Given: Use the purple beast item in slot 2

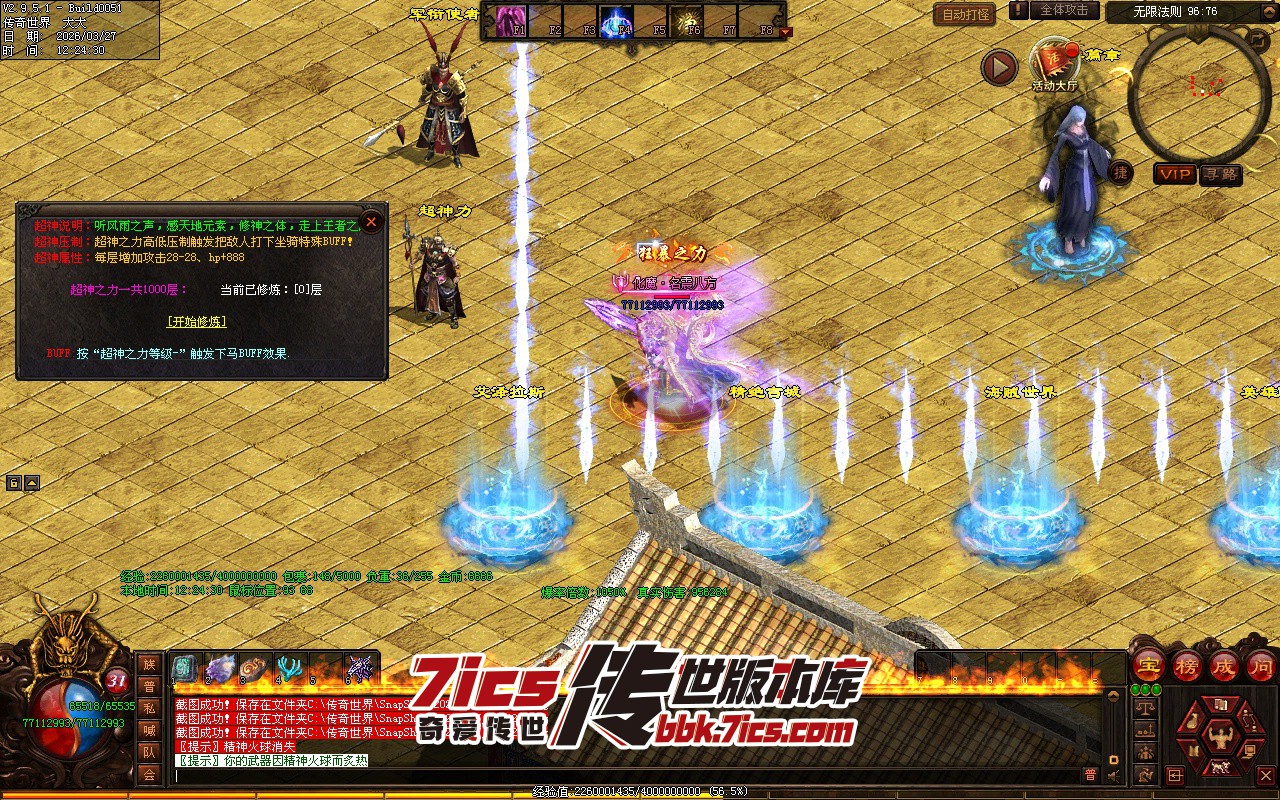Looking at the screenshot, I should [x=220, y=668].
